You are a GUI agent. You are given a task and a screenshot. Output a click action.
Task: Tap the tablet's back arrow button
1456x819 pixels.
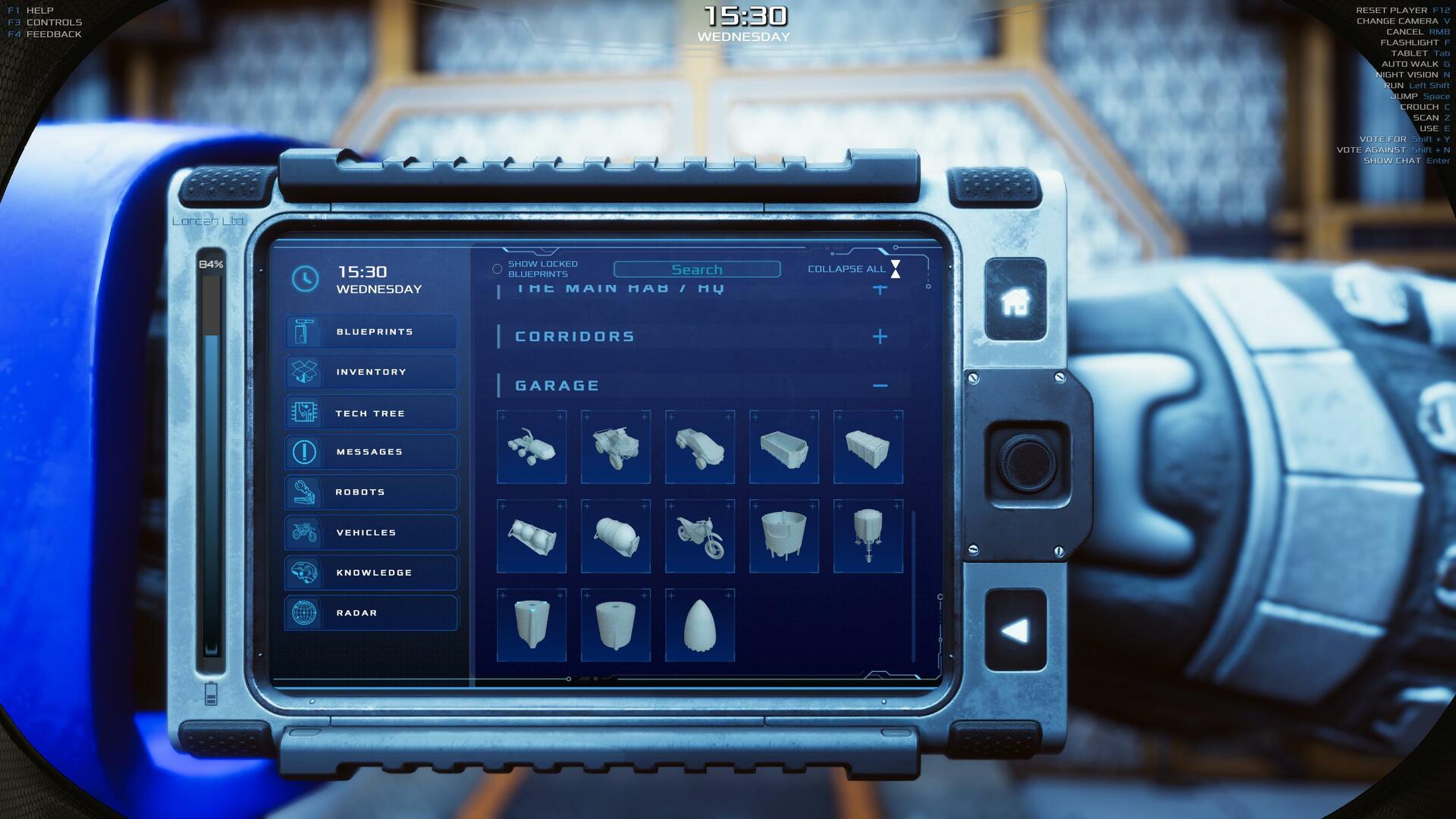pos(1015,631)
